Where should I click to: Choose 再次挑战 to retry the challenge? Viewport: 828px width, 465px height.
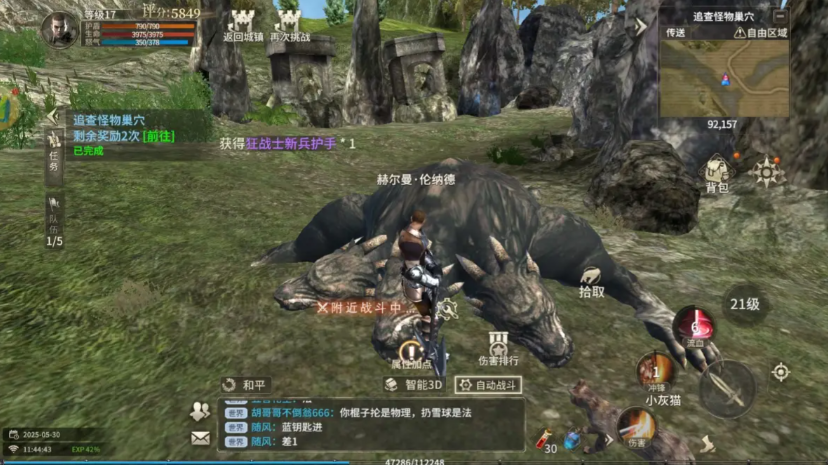pyautogui.click(x=290, y=25)
